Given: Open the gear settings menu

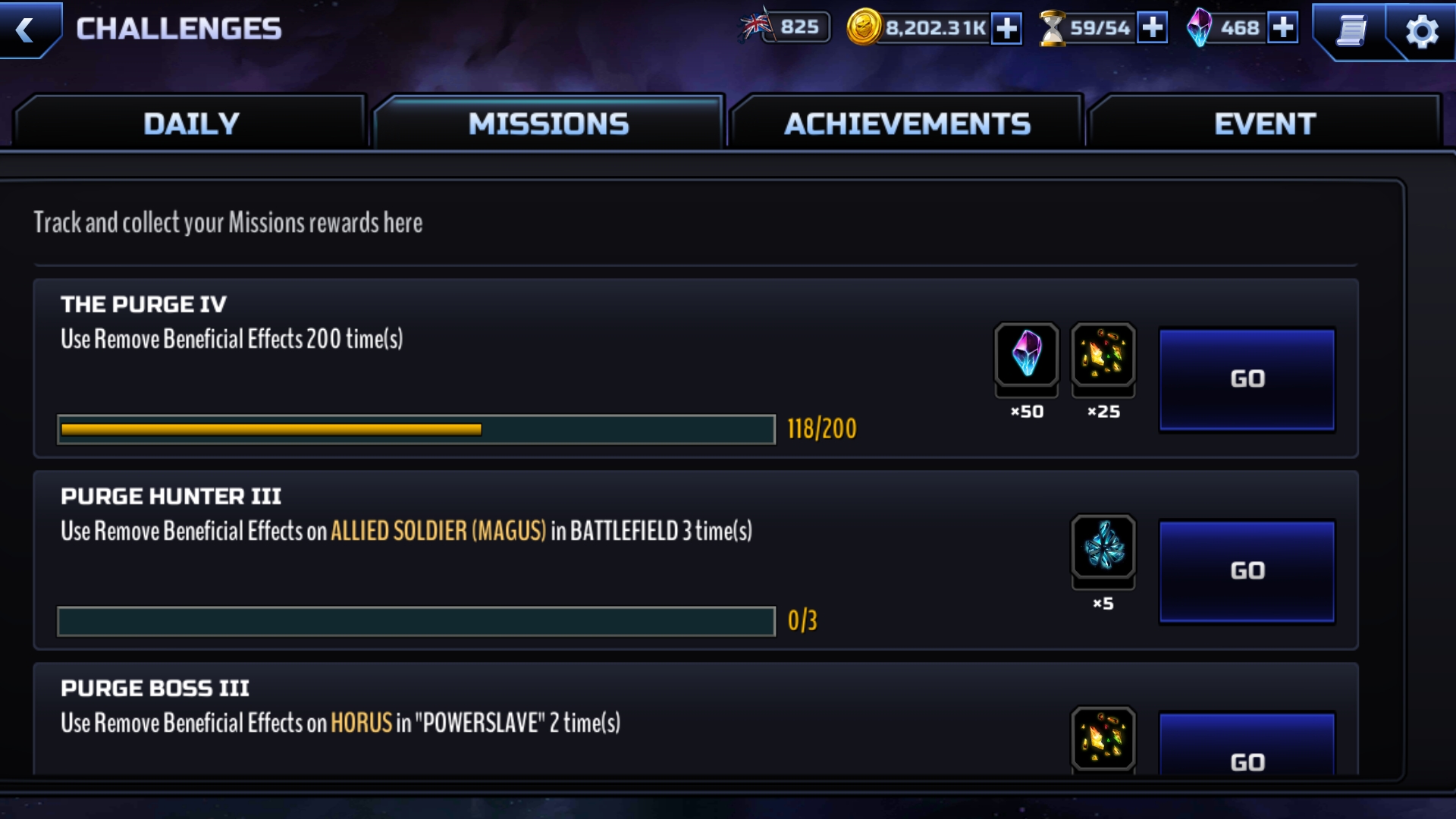Looking at the screenshot, I should coord(1421,31).
